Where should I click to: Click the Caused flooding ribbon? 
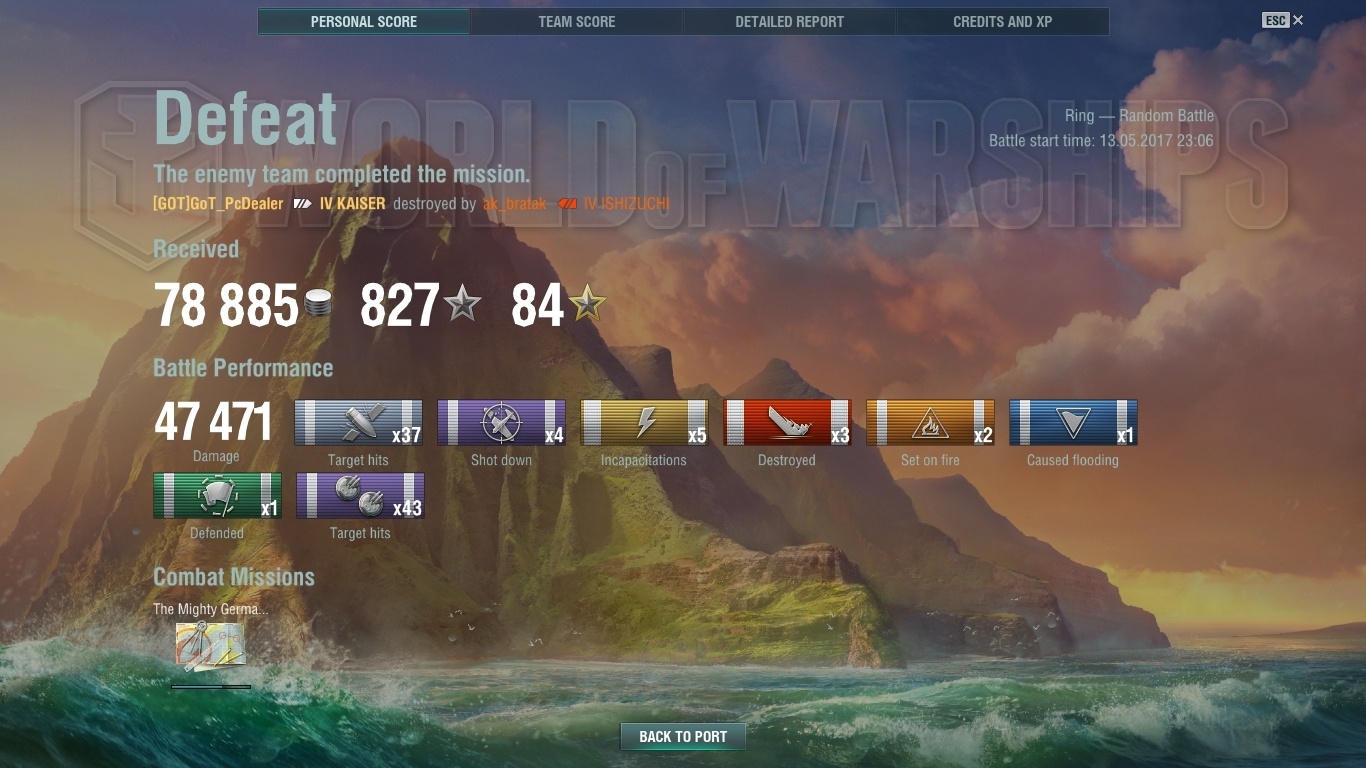(1073, 423)
